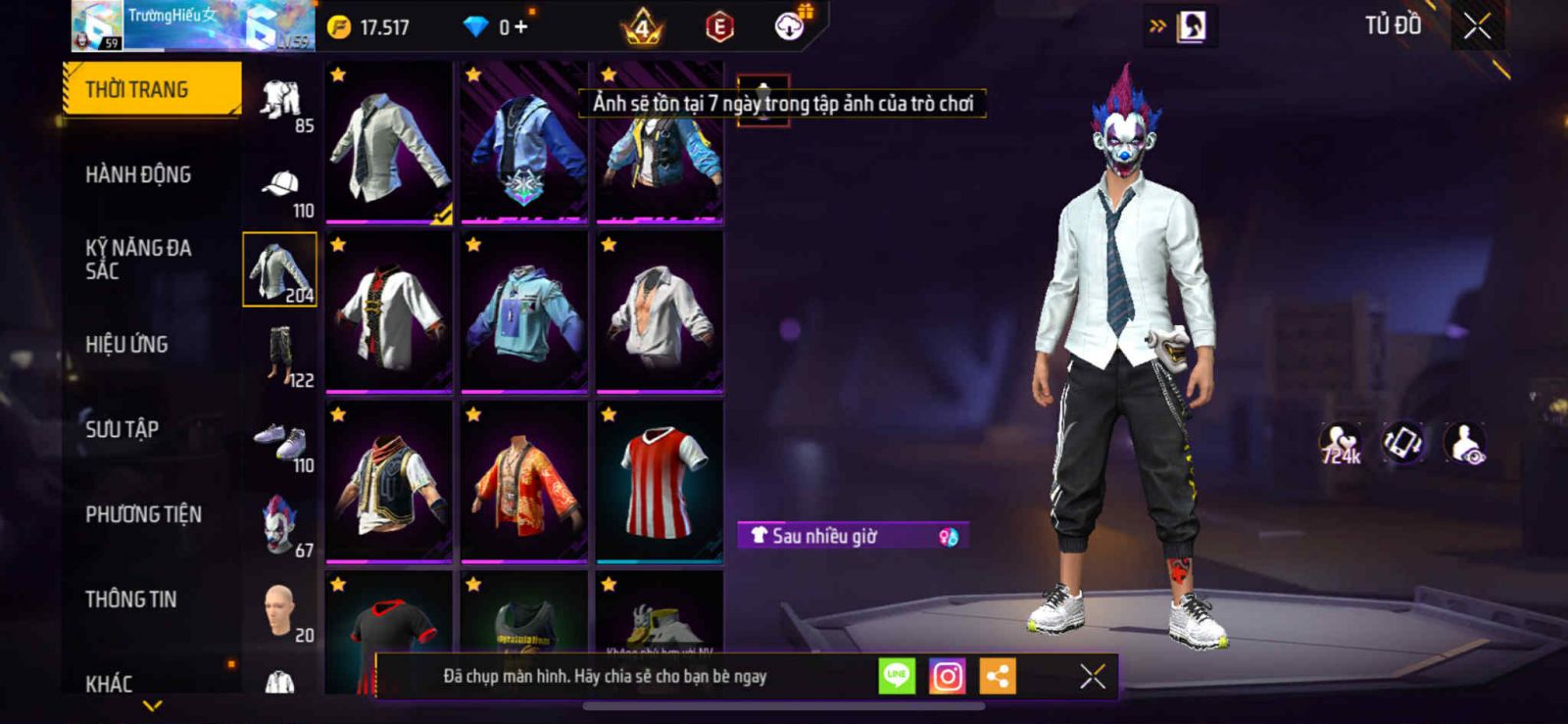The image size is (1568, 724).
Task: Select the bald head face category
Action: [x=281, y=610]
